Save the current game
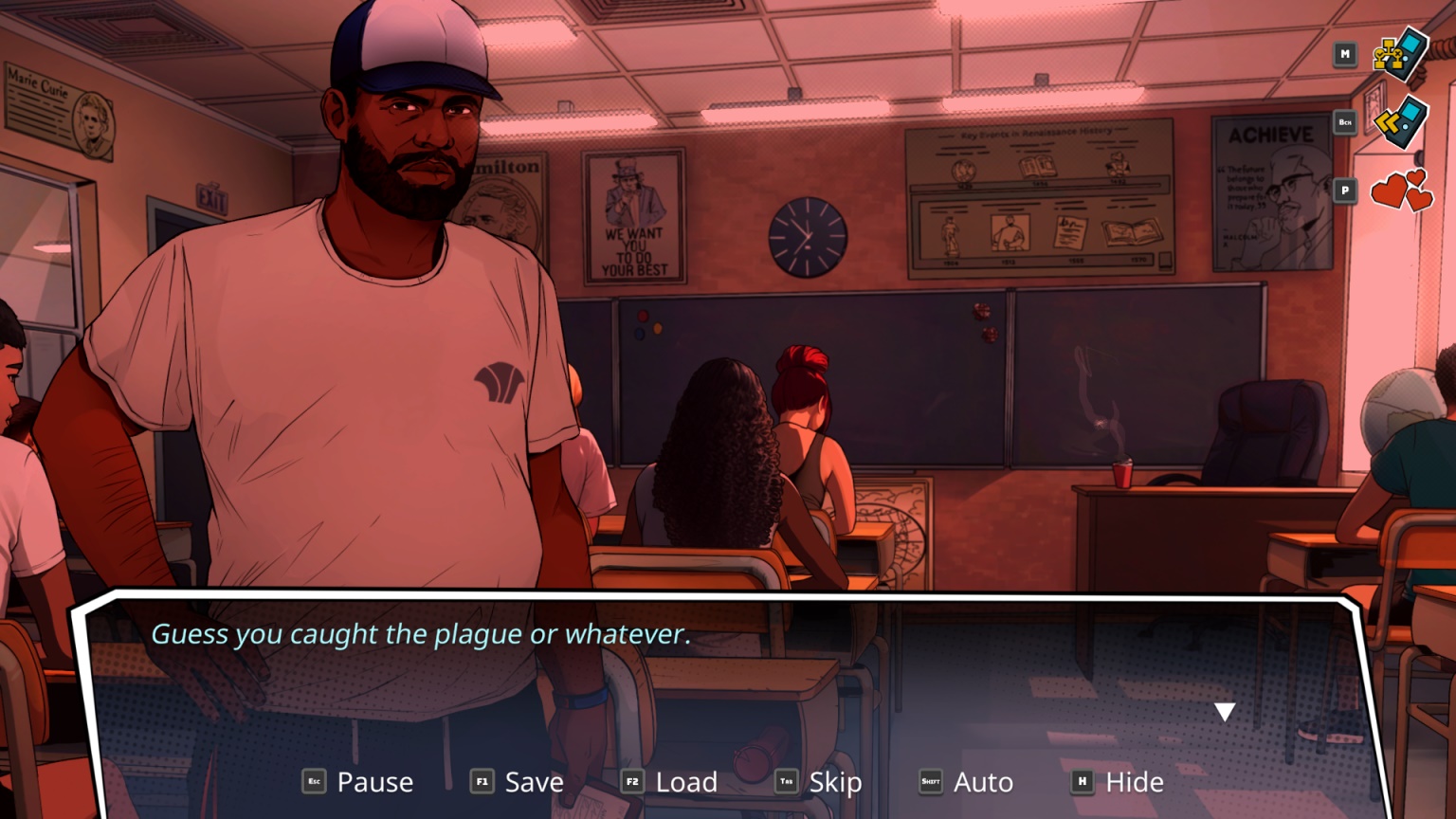This screenshot has width=1456, height=819. [533, 782]
